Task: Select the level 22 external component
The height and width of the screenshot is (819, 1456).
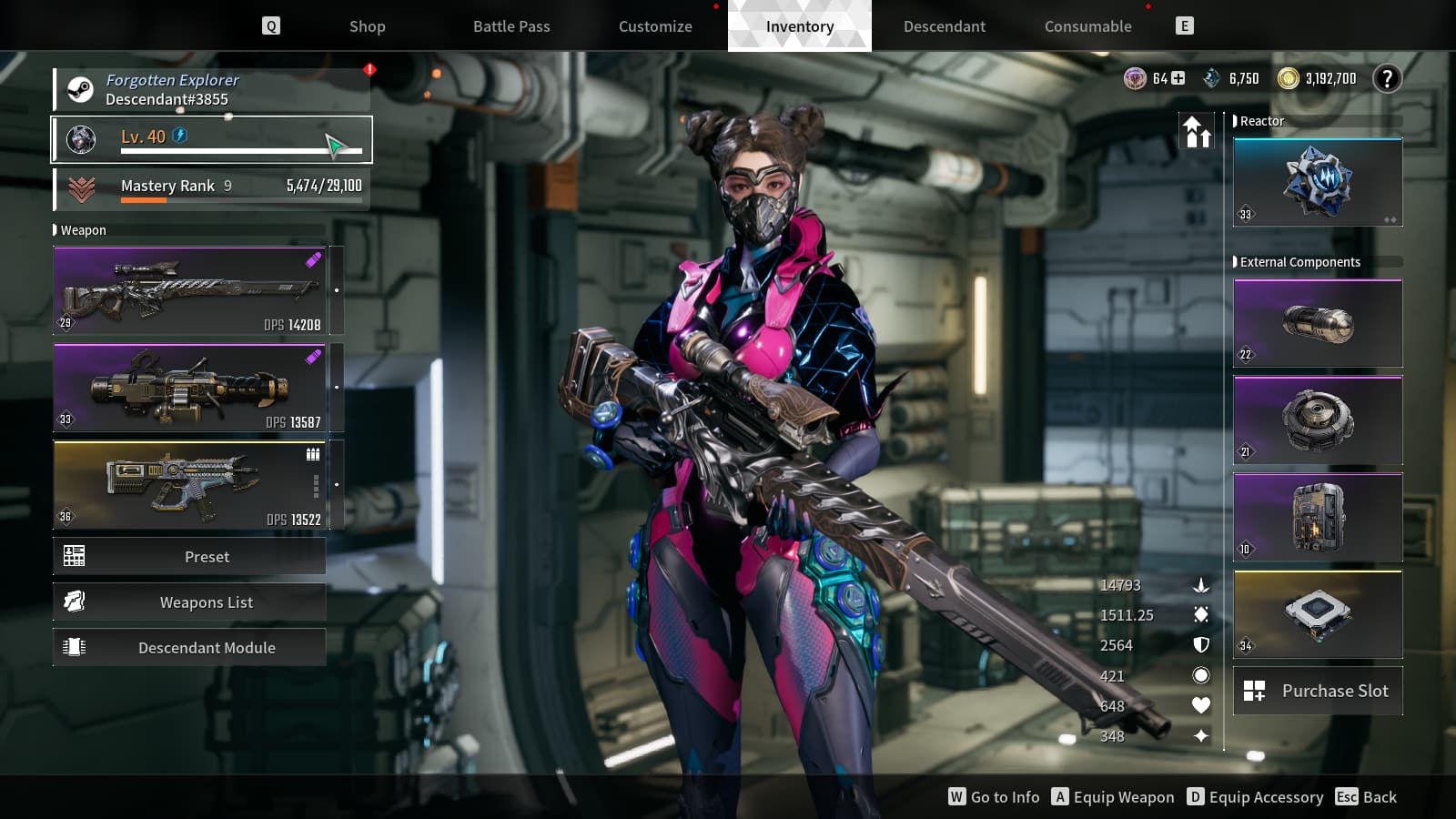Action: 1317,324
